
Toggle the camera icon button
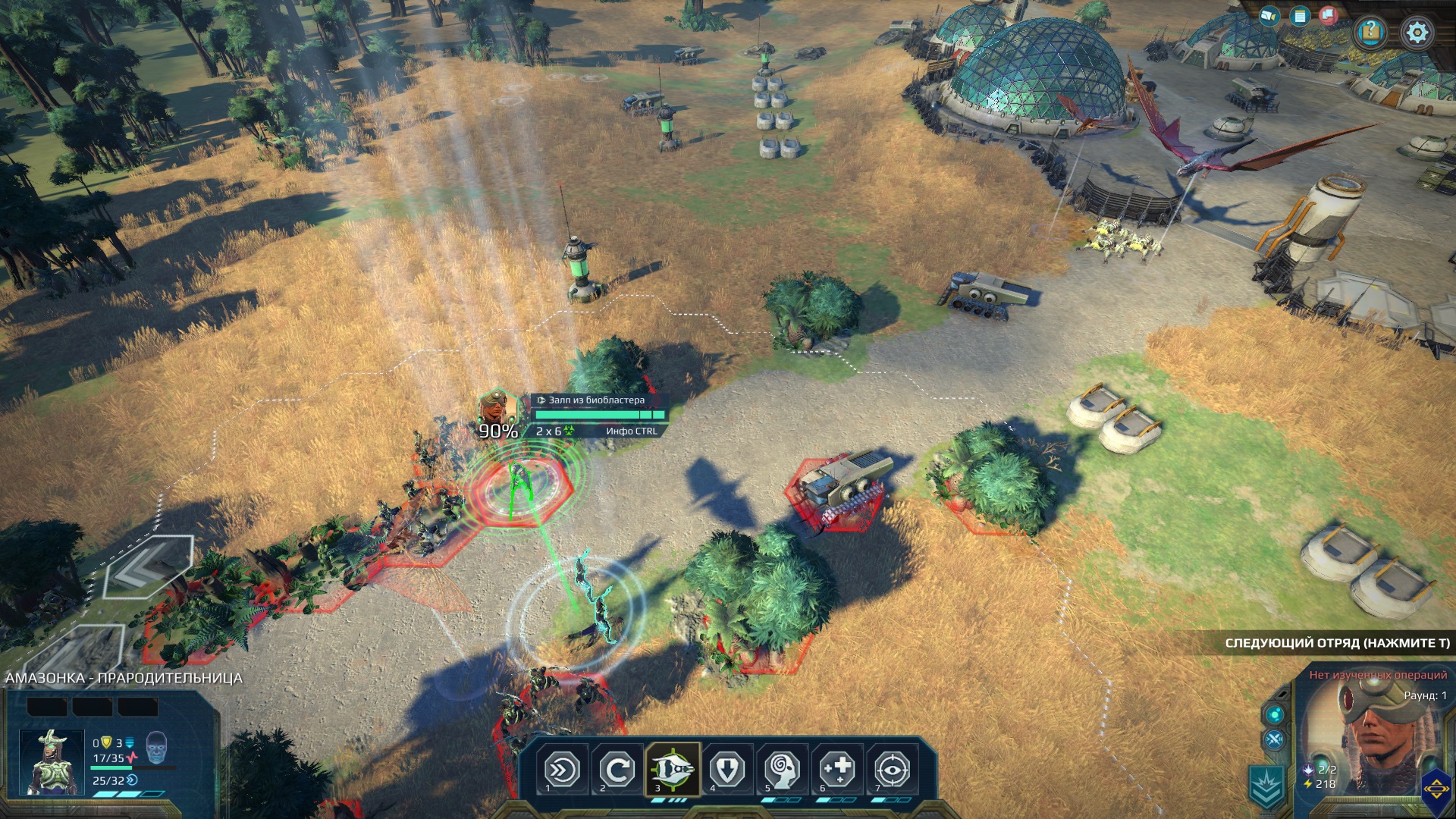point(1269,16)
